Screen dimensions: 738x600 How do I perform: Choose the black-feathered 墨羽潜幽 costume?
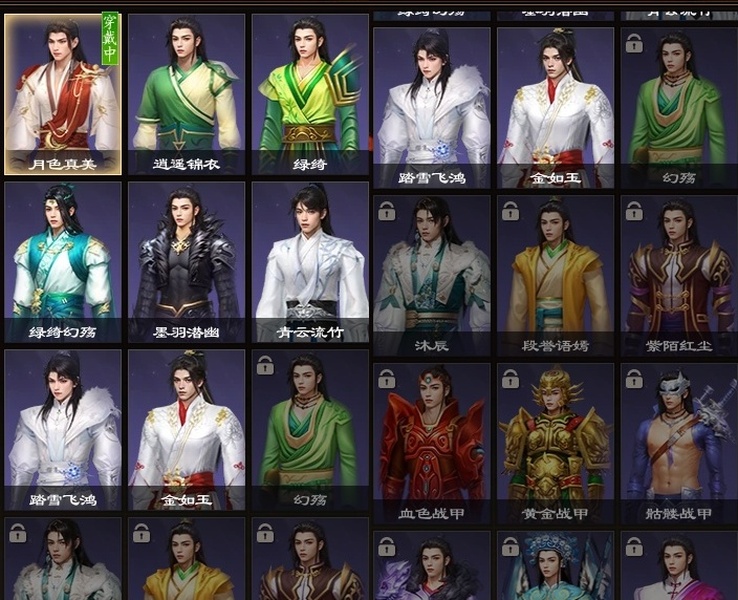(187, 262)
